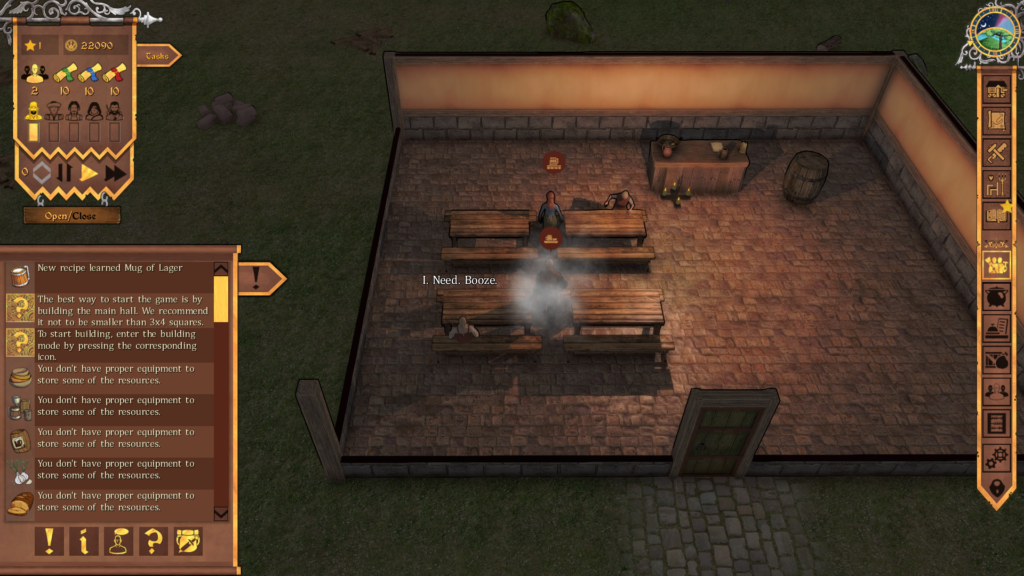Activate fast-forward game speed
Viewport: 1024px width, 576px height.
115,172
